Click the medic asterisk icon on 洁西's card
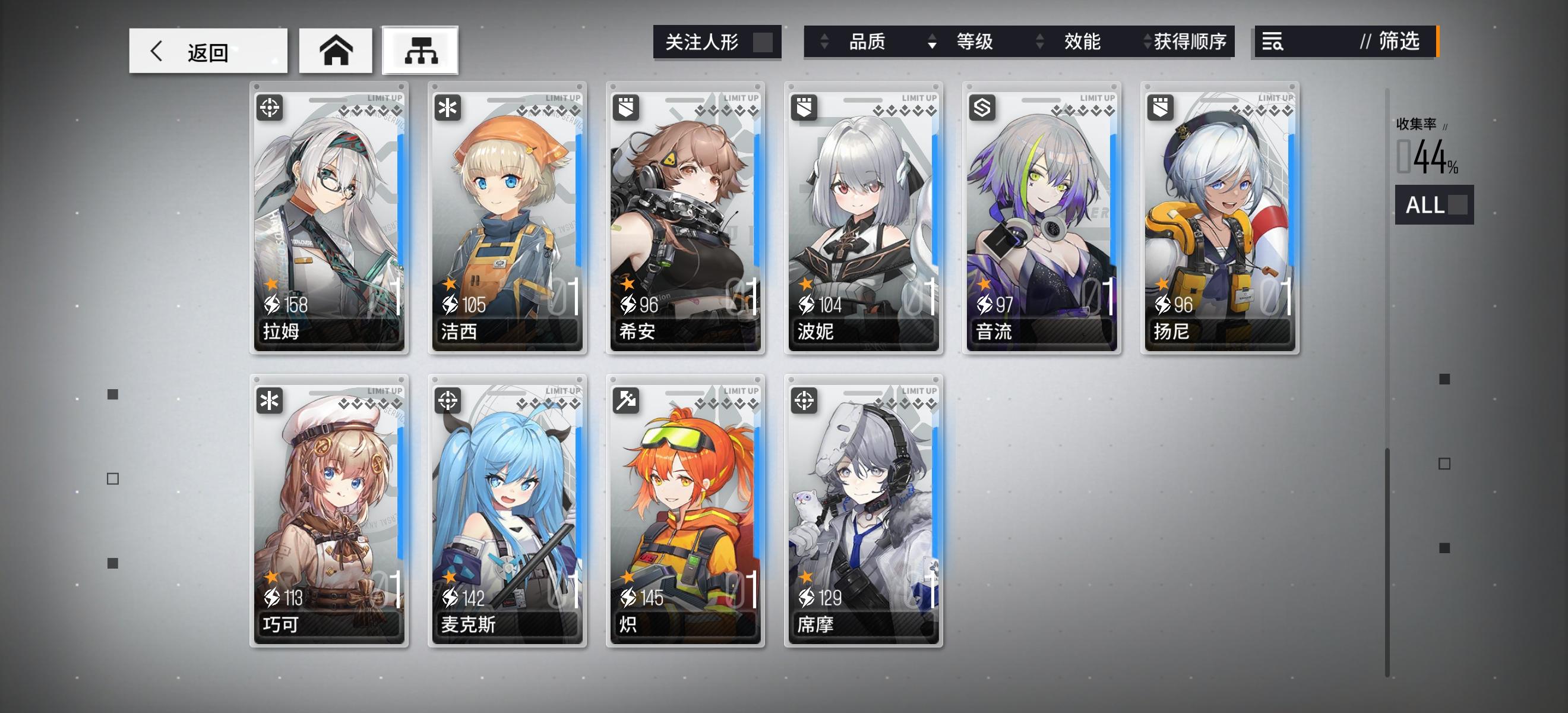This screenshot has height=713, width=1568. pyautogui.click(x=448, y=108)
